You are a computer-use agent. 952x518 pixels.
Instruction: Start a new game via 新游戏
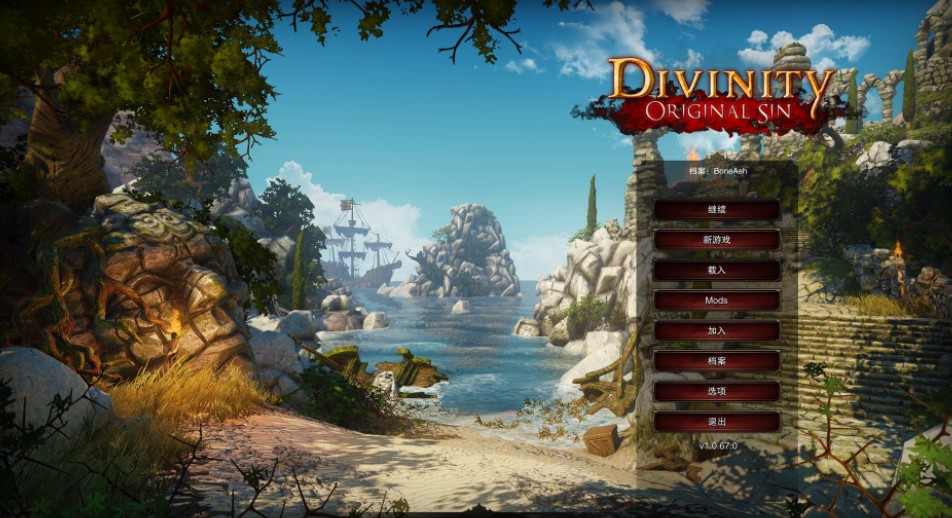coord(716,240)
